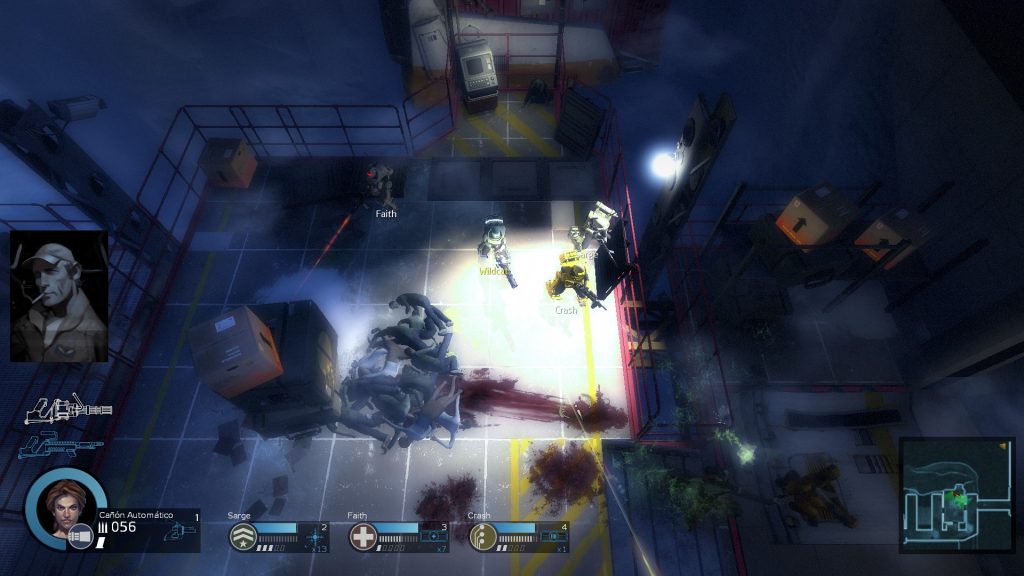Choose Faith's medic cross icon

(362, 537)
